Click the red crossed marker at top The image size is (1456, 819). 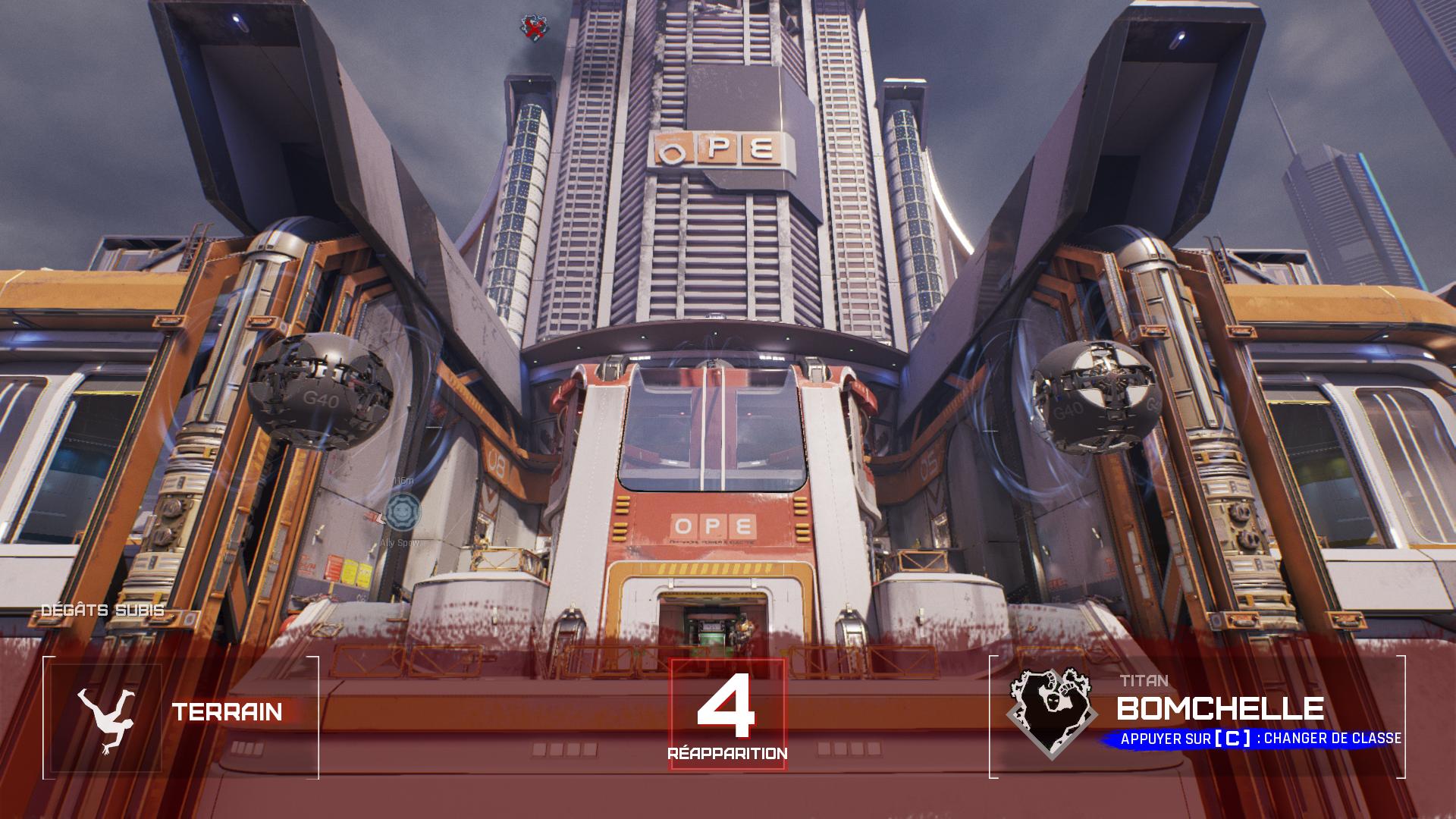(534, 28)
